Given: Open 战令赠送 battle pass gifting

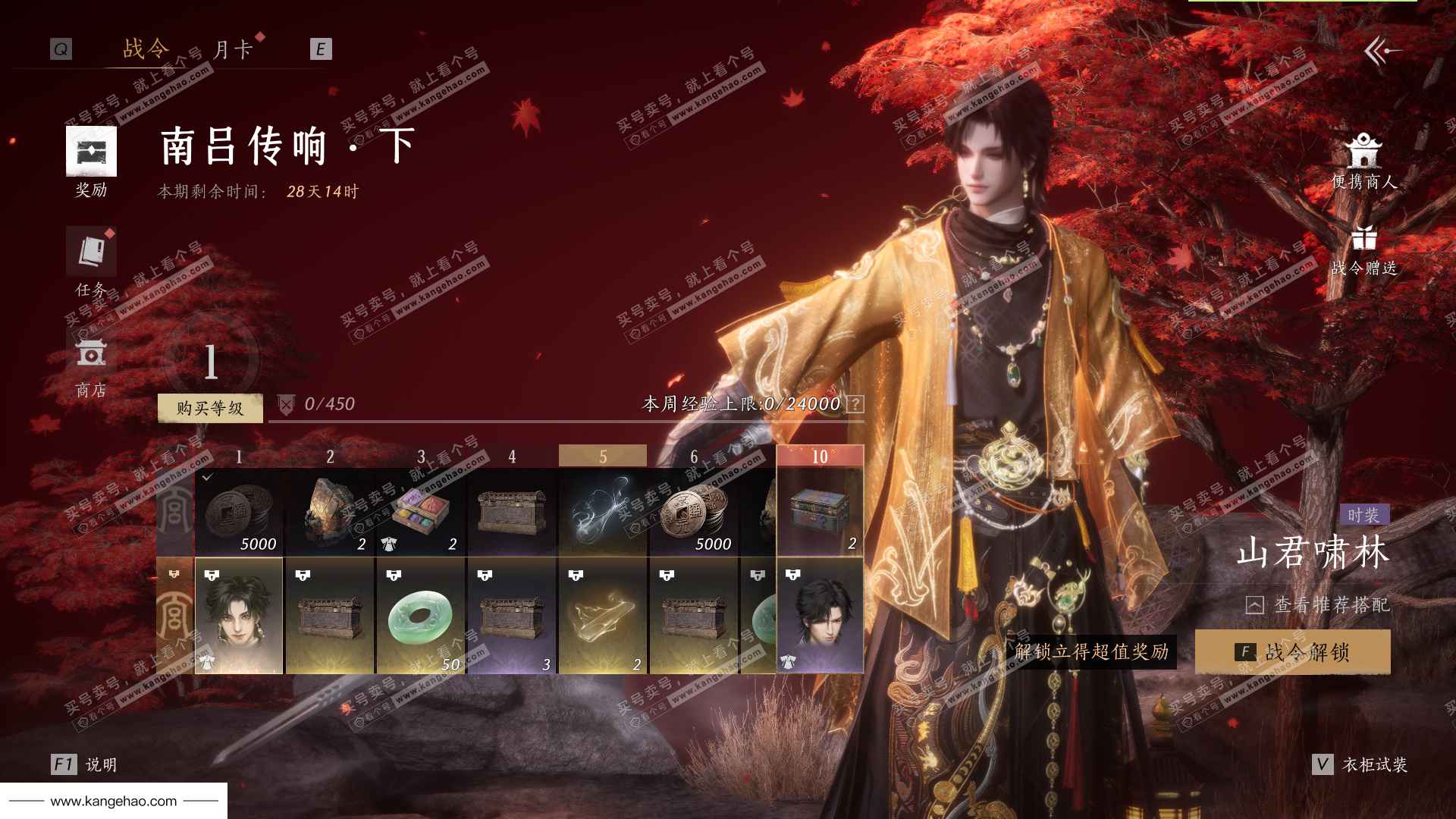Looking at the screenshot, I should 1363,250.
